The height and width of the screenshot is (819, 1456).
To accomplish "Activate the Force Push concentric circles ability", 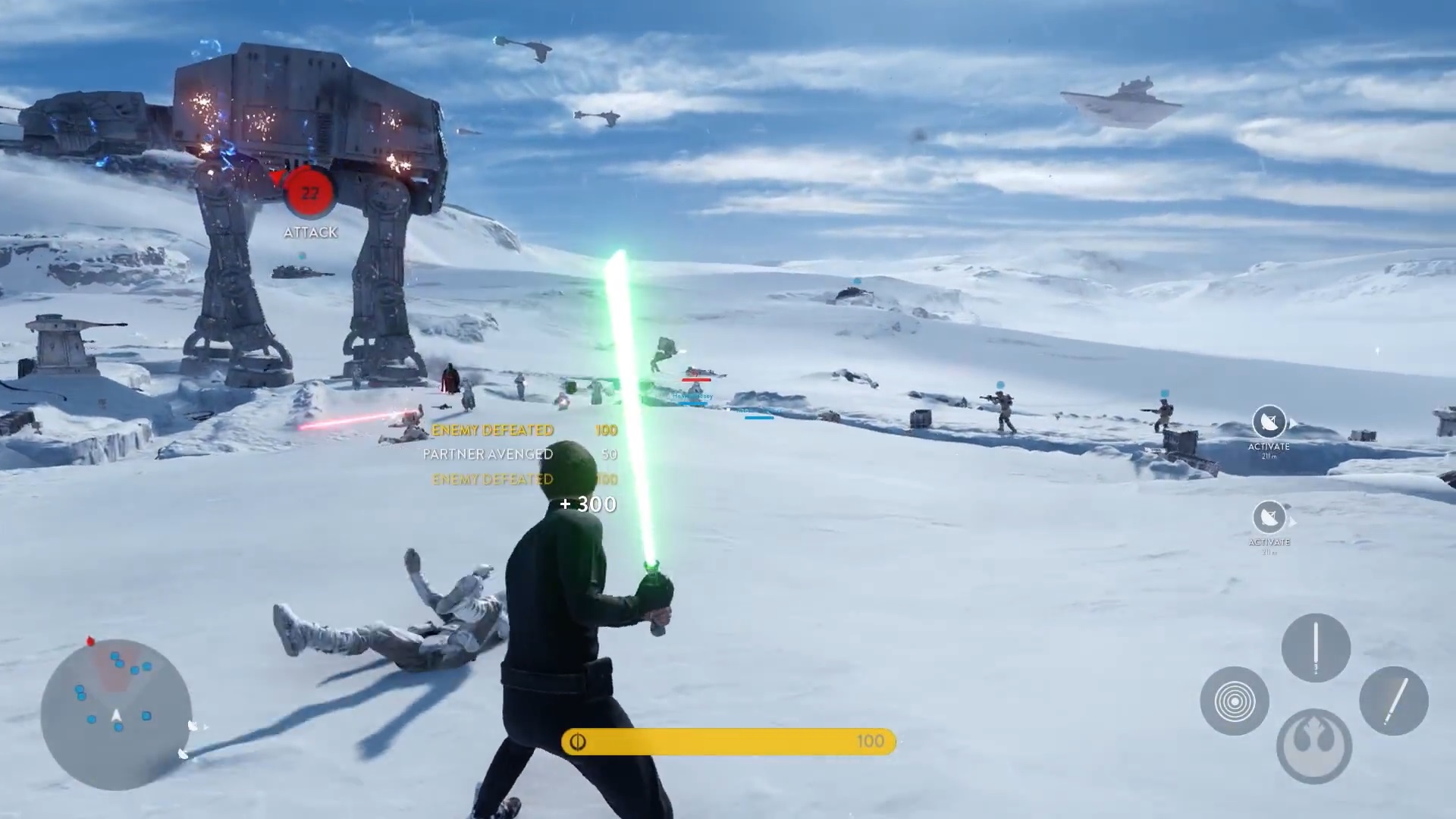I will 1235,701.
